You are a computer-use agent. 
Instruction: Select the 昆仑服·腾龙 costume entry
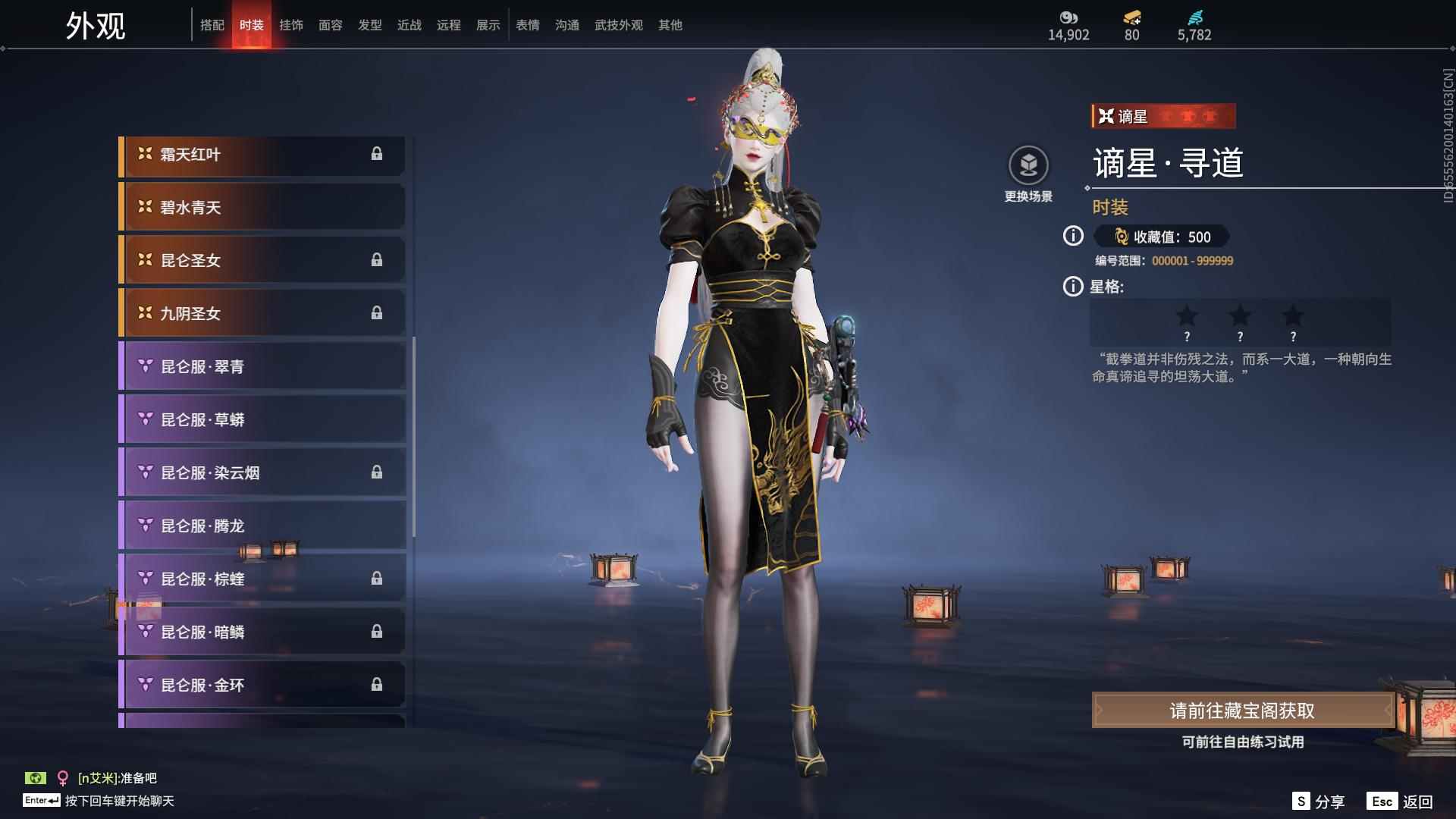coord(262,526)
